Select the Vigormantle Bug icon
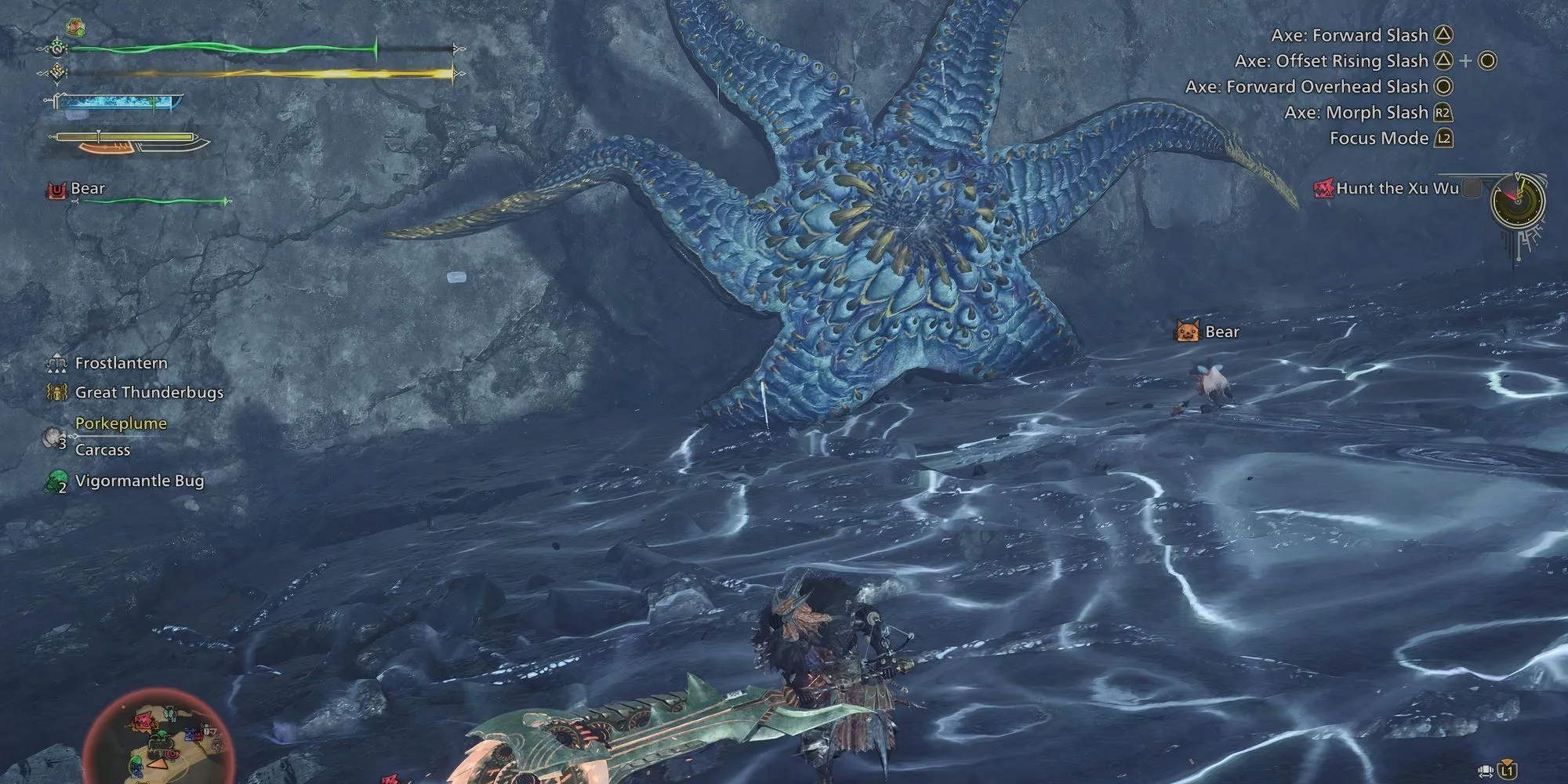1568x784 pixels. point(56,481)
